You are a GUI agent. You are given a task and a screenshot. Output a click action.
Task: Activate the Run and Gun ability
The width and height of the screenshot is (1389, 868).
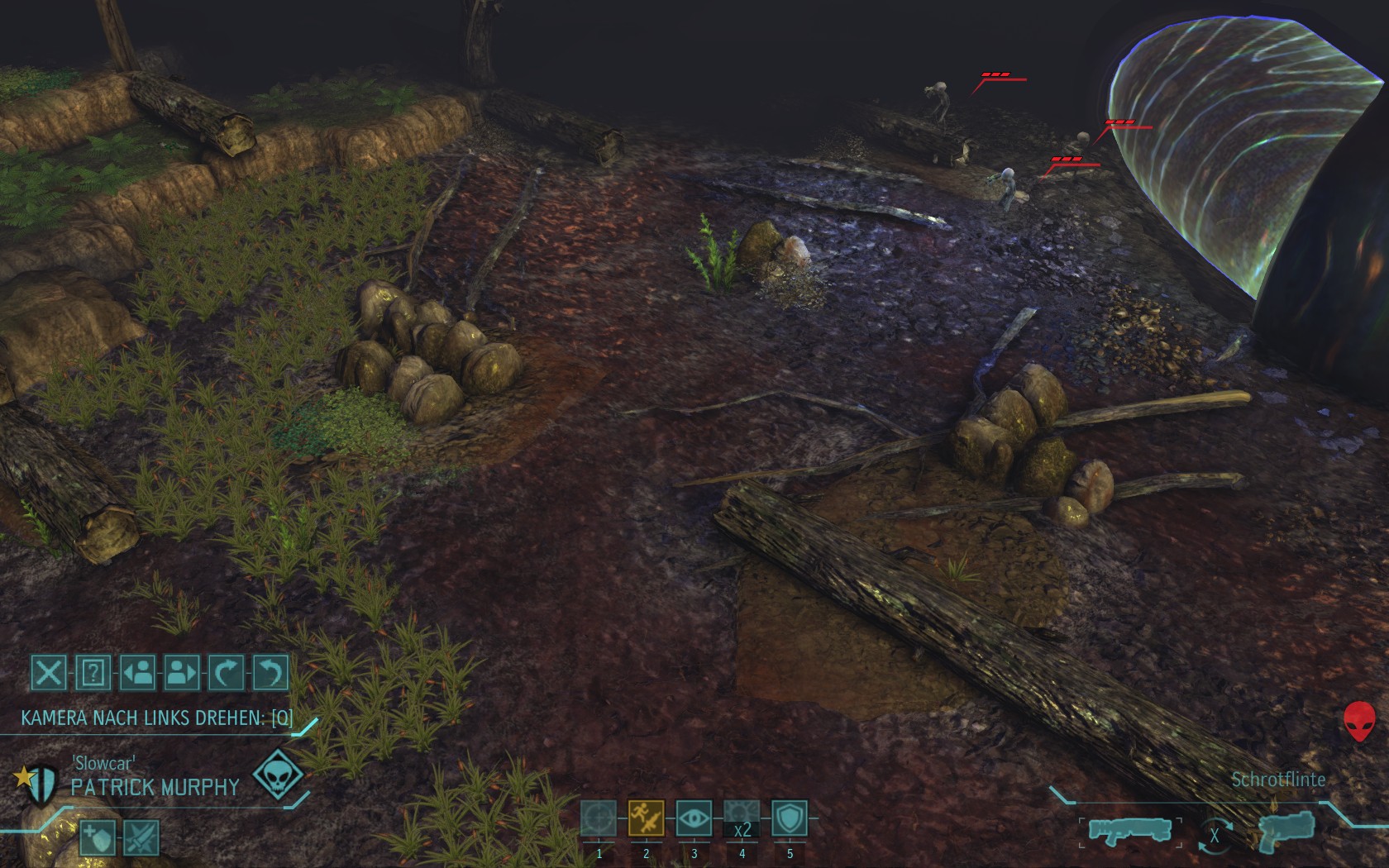coord(647,819)
